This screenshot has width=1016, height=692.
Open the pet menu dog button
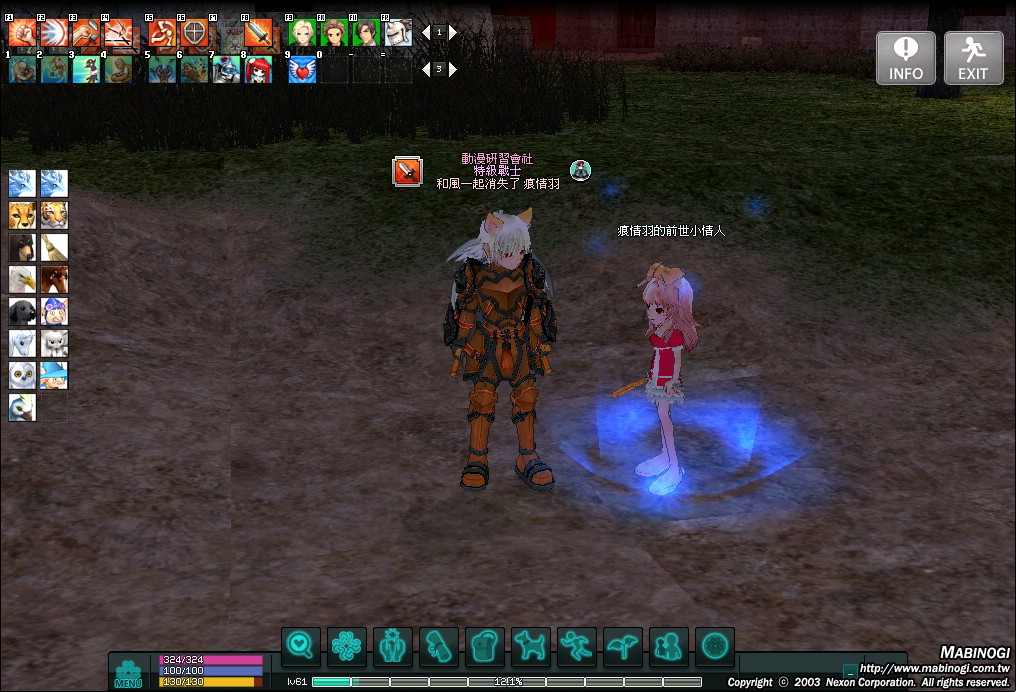(x=530, y=647)
